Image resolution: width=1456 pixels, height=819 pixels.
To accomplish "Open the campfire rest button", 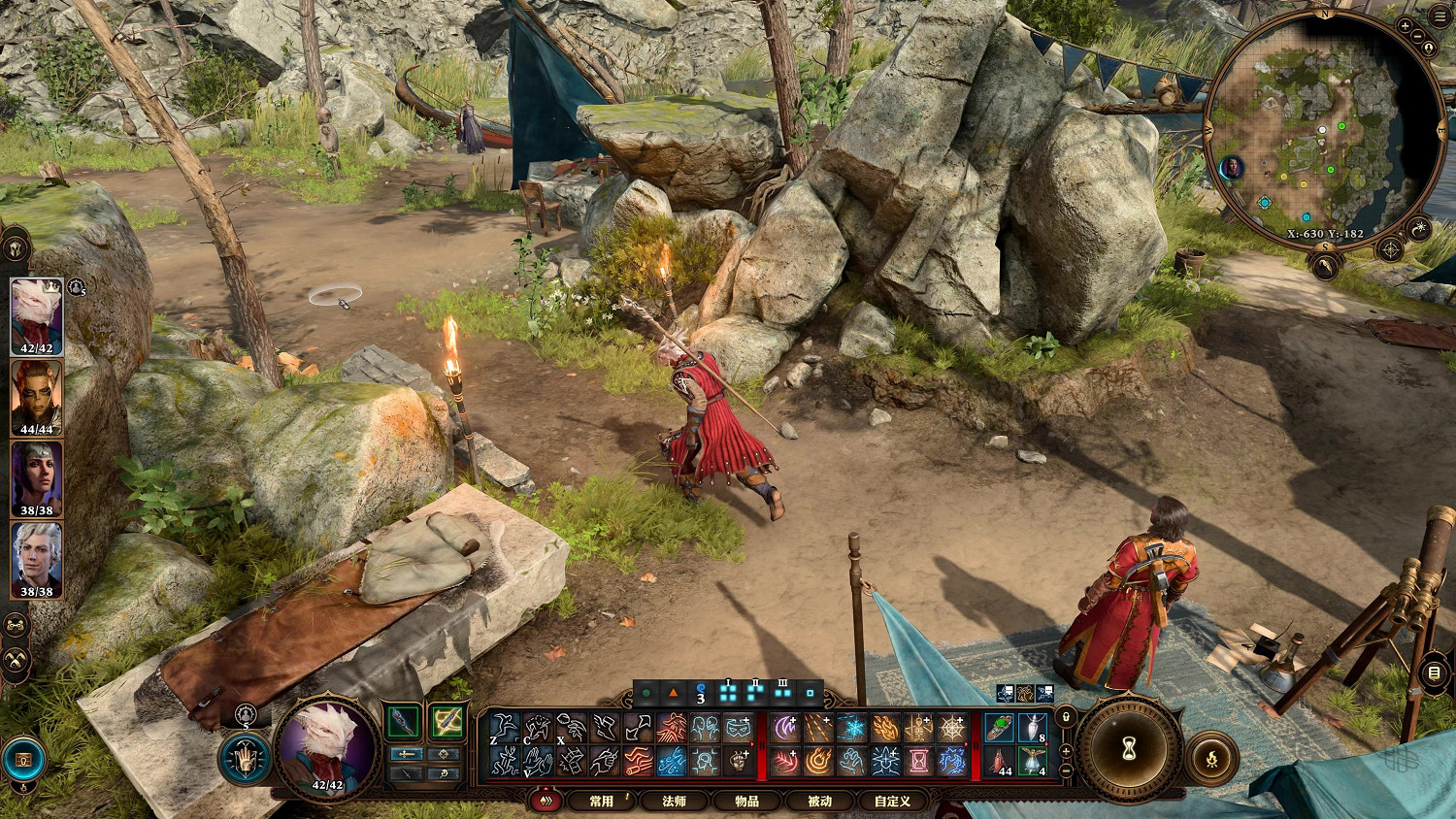I will (x=1212, y=759).
